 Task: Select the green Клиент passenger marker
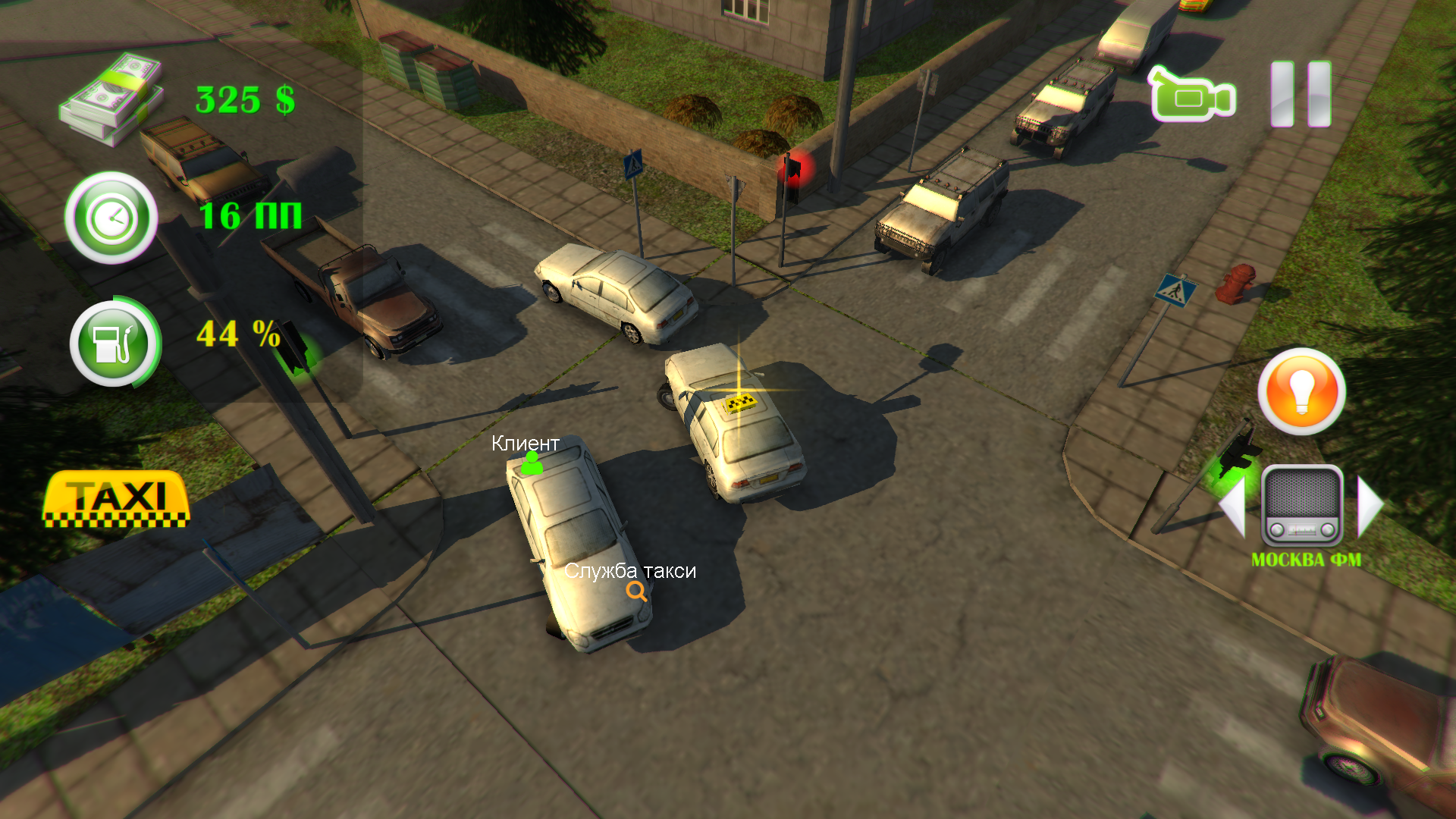[x=532, y=463]
